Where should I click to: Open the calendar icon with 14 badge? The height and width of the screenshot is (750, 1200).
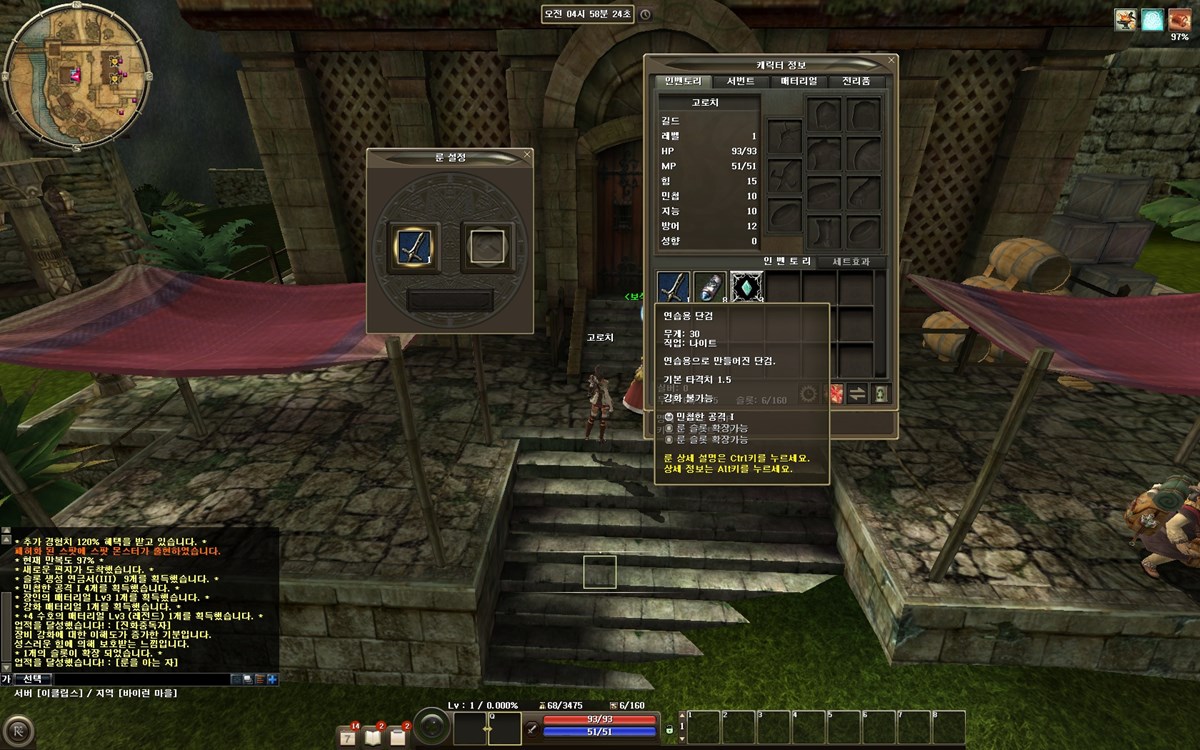[x=349, y=737]
